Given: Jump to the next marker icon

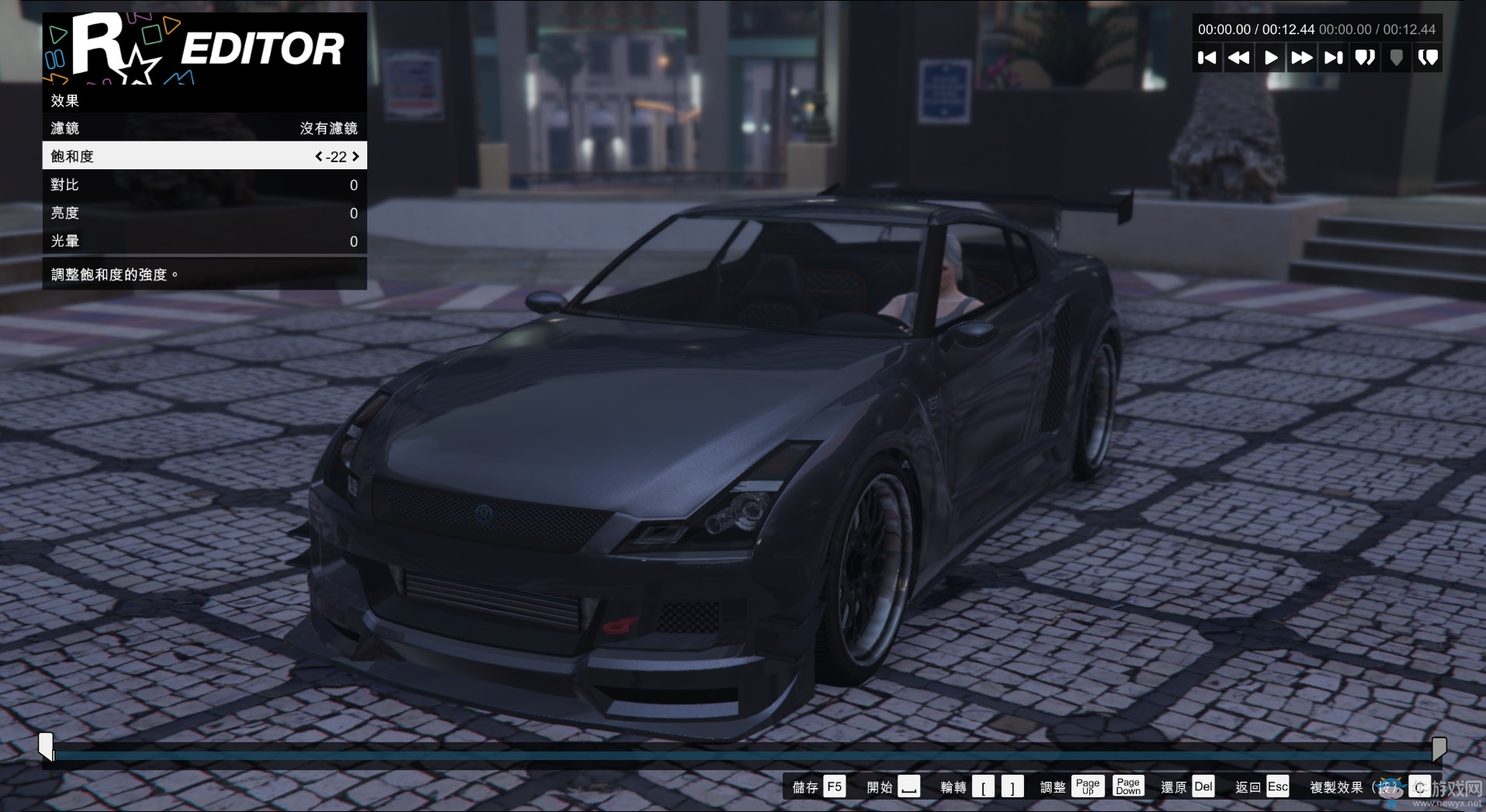Looking at the screenshot, I should [x=1428, y=57].
